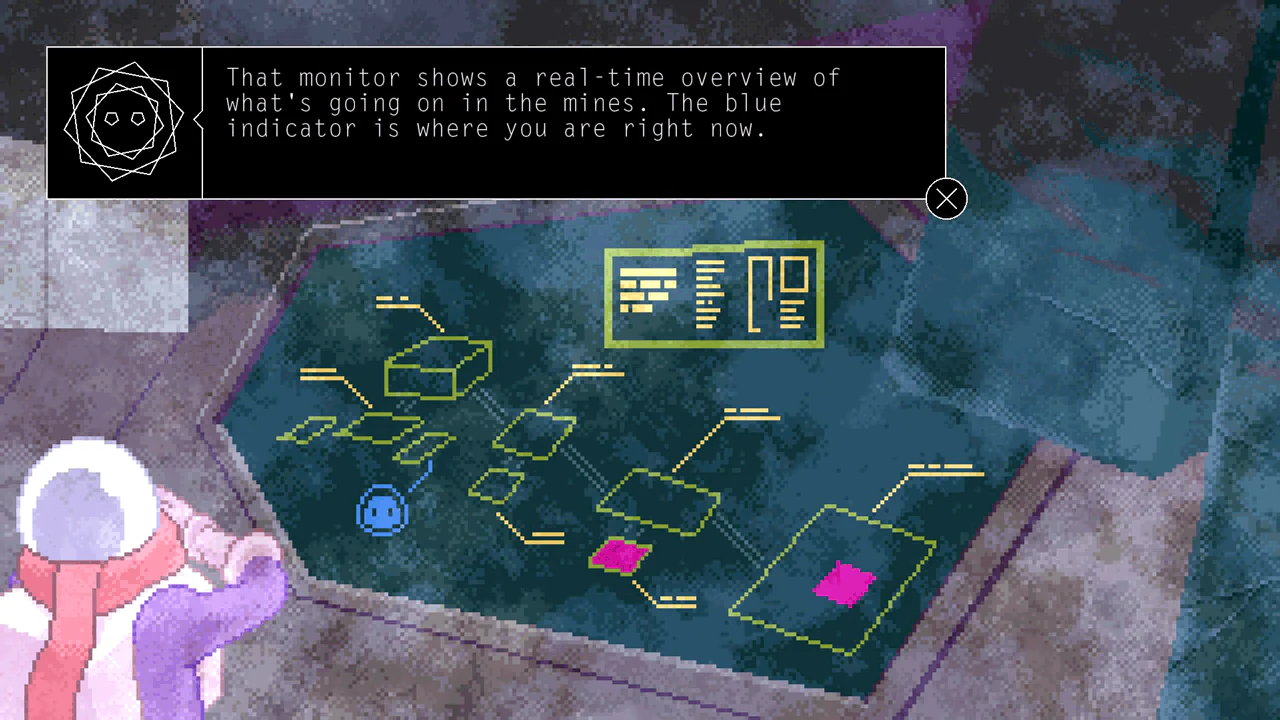
Task: Select the blue player location indicator
Action: point(381,511)
